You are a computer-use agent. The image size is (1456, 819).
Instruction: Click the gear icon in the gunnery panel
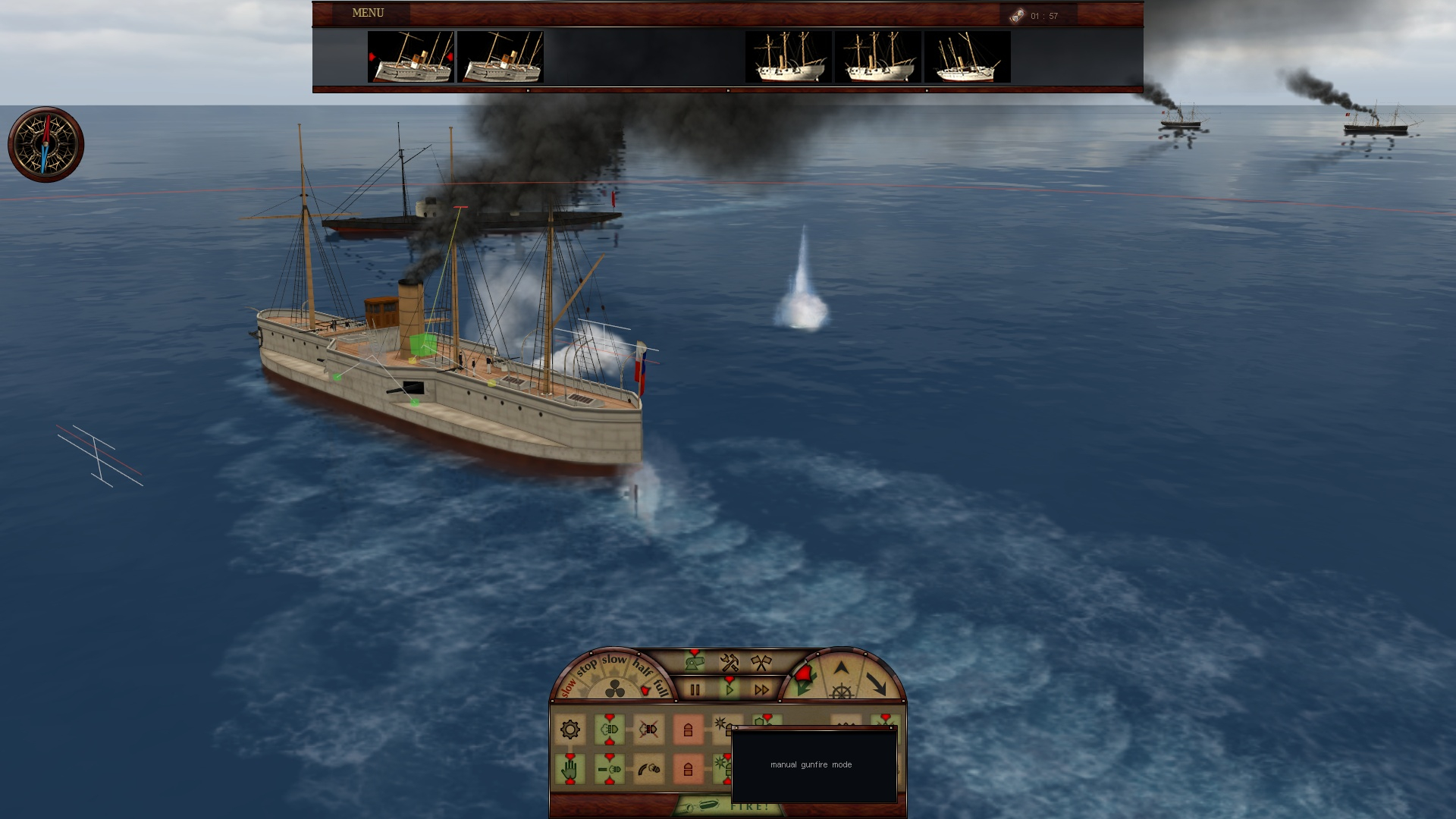(x=570, y=730)
